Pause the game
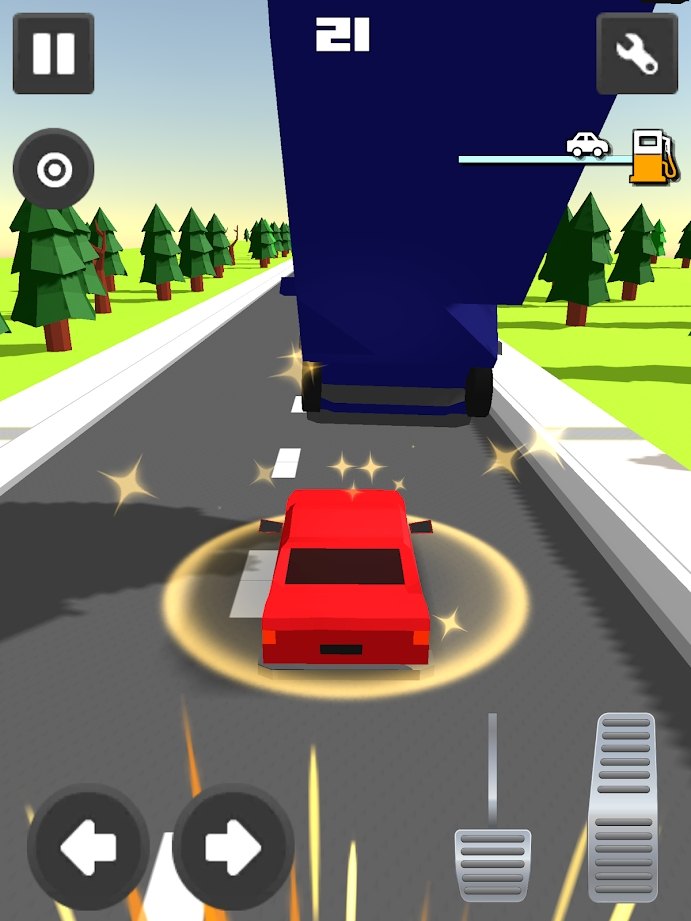The image size is (691, 921). click(53, 54)
